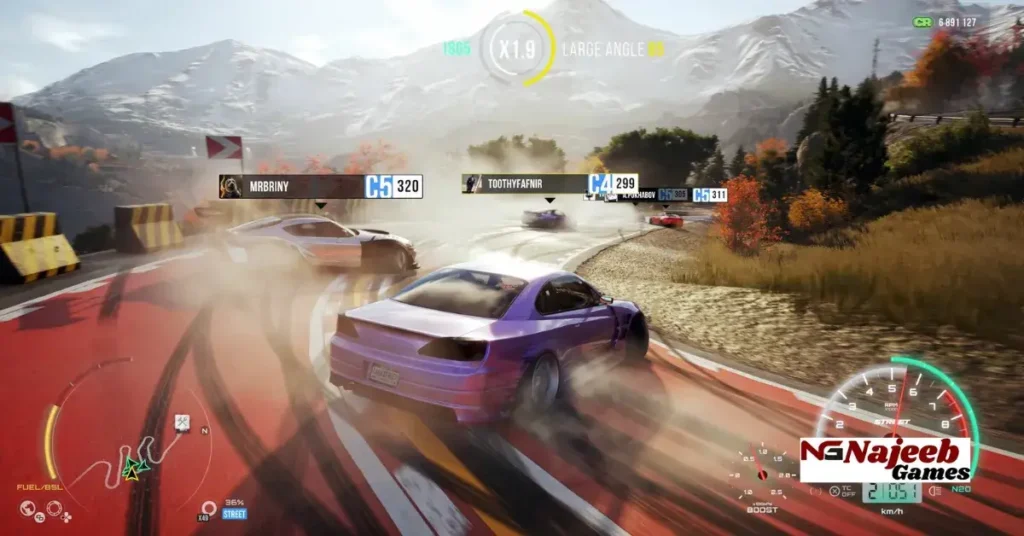Toggle the TC OFF traction control indicator
Viewport: 1024px width, 536px height.
coord(839,491)
